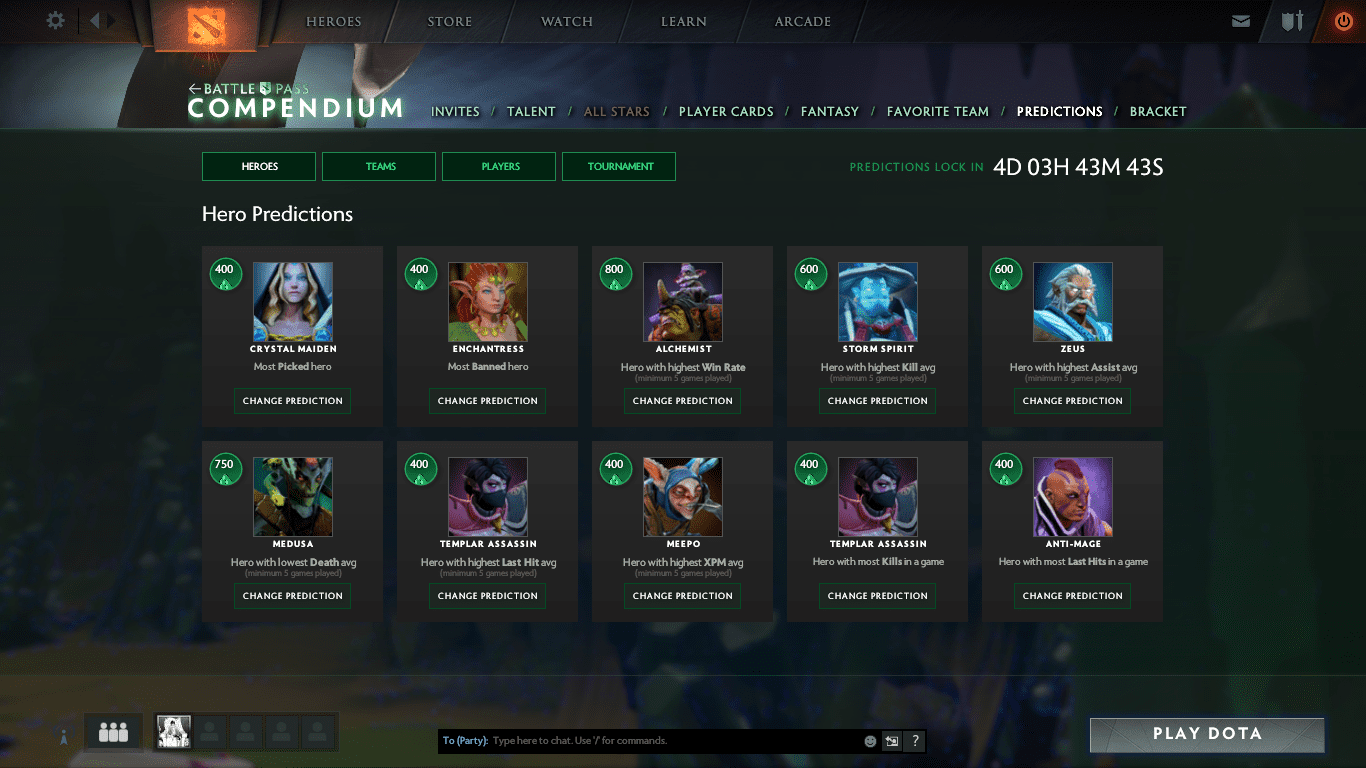Show the Bracket tab
Image resolution: width=1366 pixels, height=768 pixels.
coord(1157,112)
